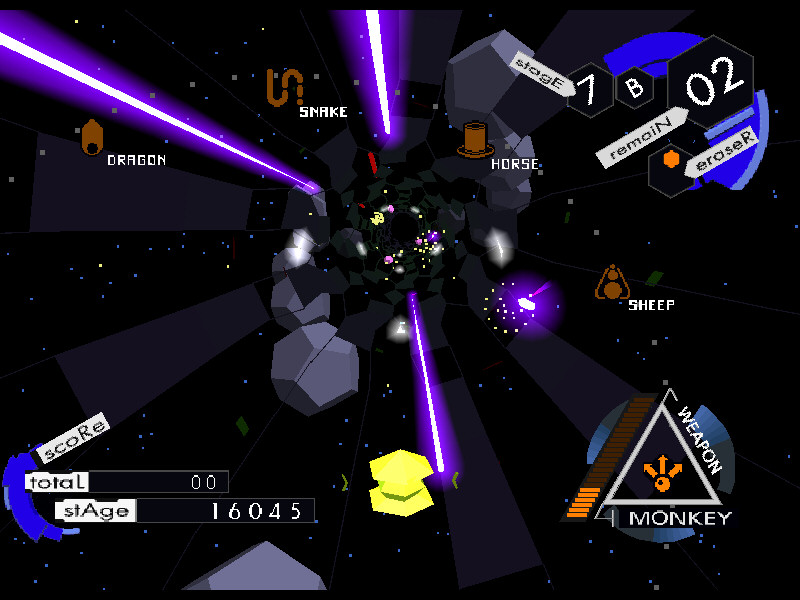Screen dimensions: 800x600
Task: Choose the Snake weapon icon
Action: 284,88
